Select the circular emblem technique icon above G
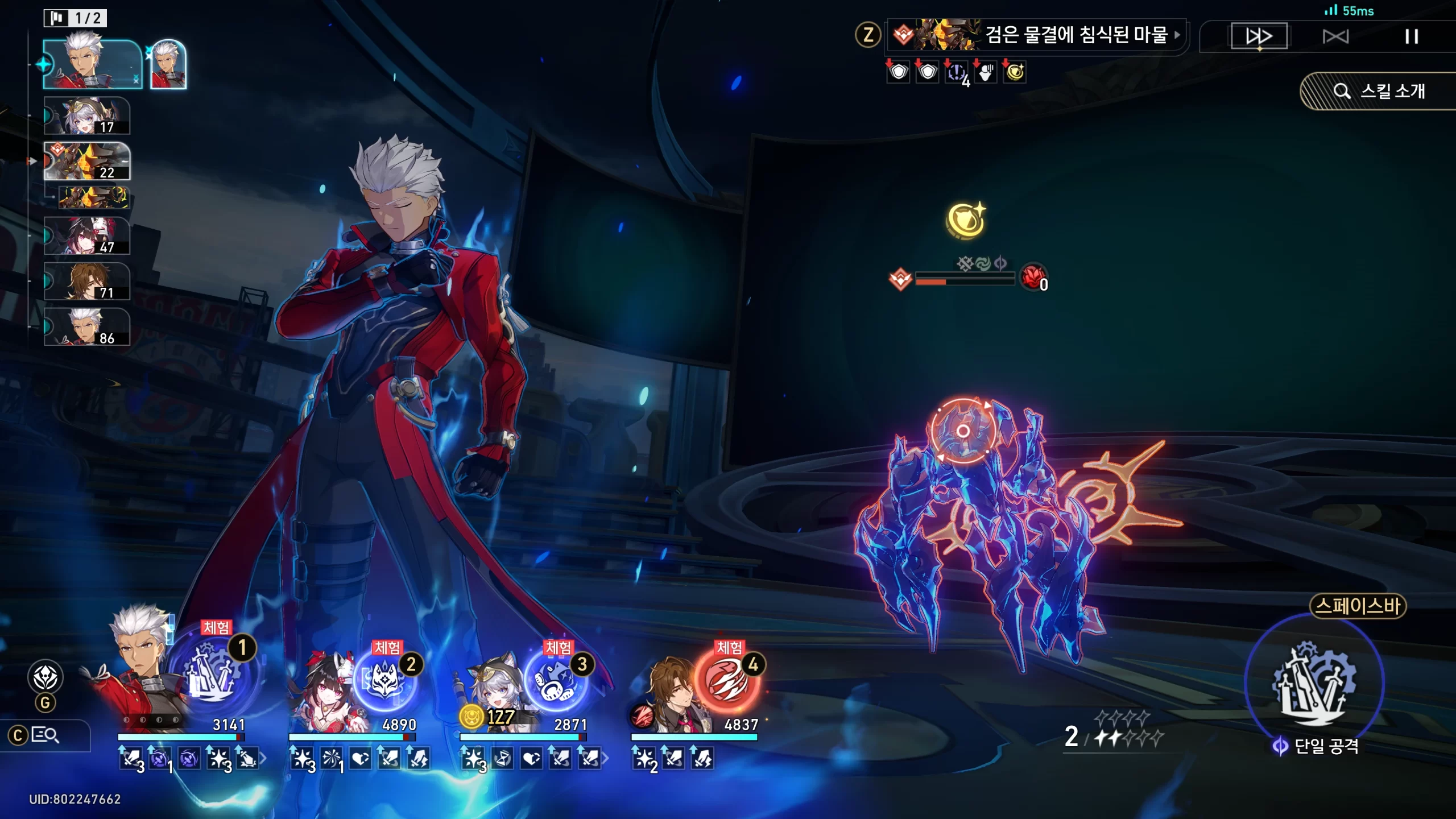This screenshot has height=819, width=1456. click(45, 677)
